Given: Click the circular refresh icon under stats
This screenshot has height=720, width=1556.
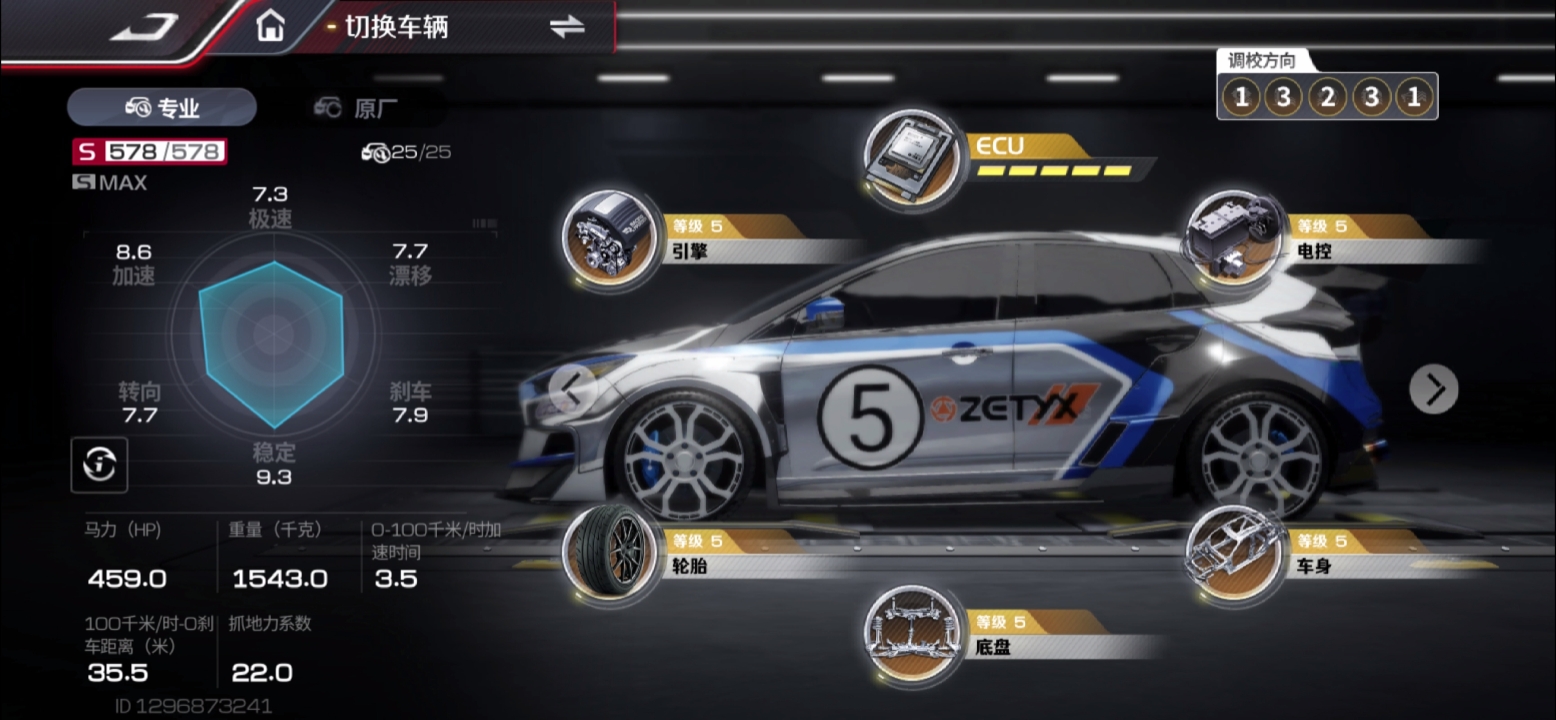Looking at the screenshot, I should 99,464.
